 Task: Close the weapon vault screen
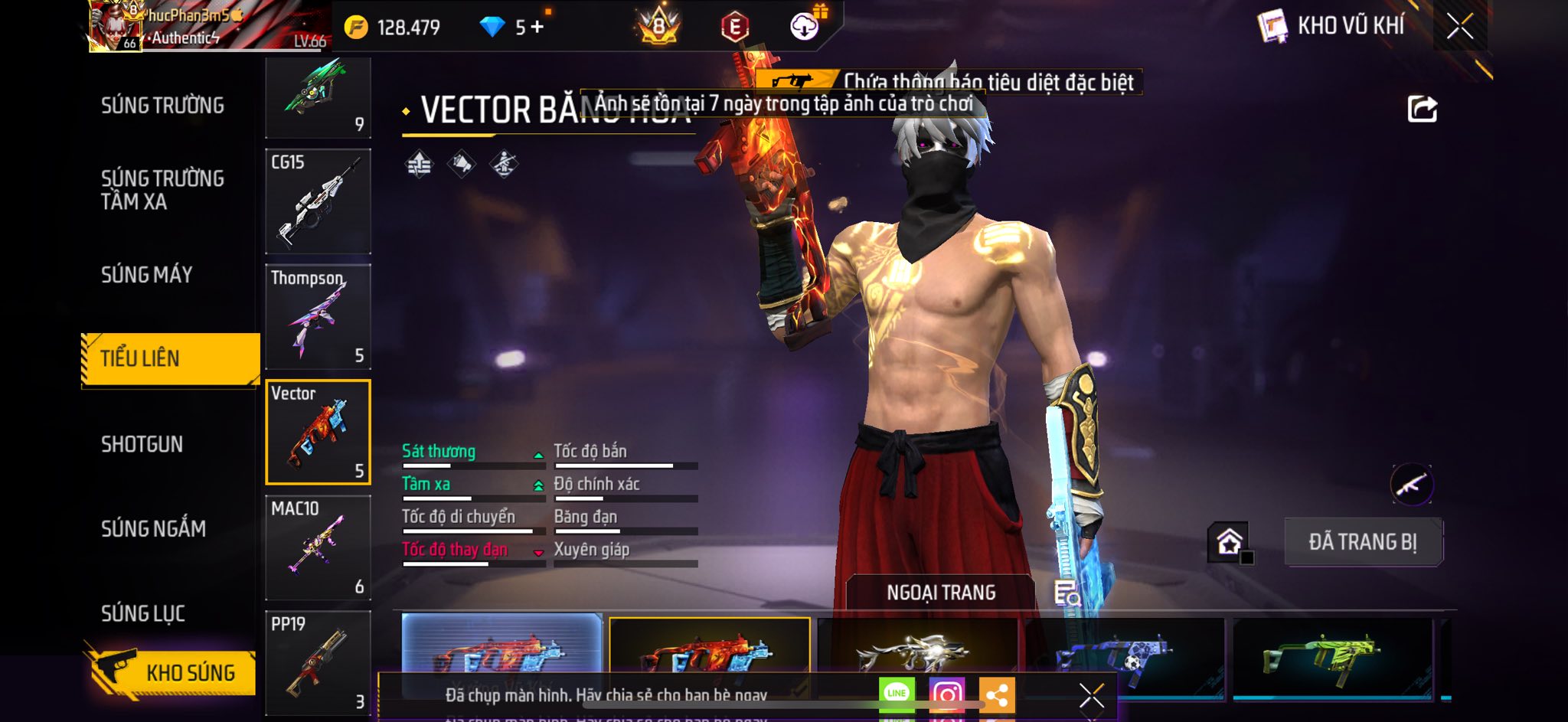click(1459, 26)
